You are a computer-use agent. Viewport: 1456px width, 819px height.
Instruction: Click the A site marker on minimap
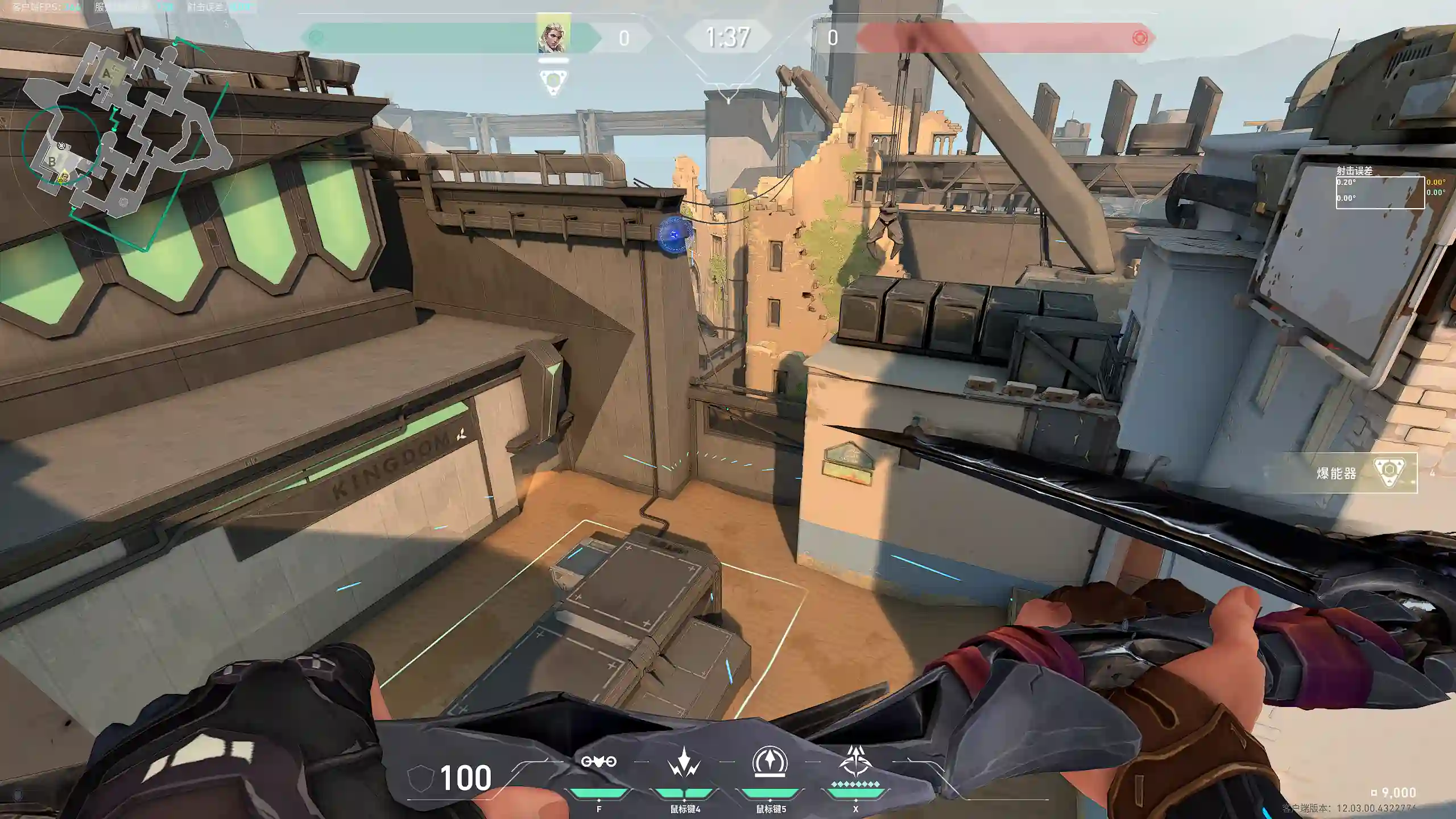(107, 74)
